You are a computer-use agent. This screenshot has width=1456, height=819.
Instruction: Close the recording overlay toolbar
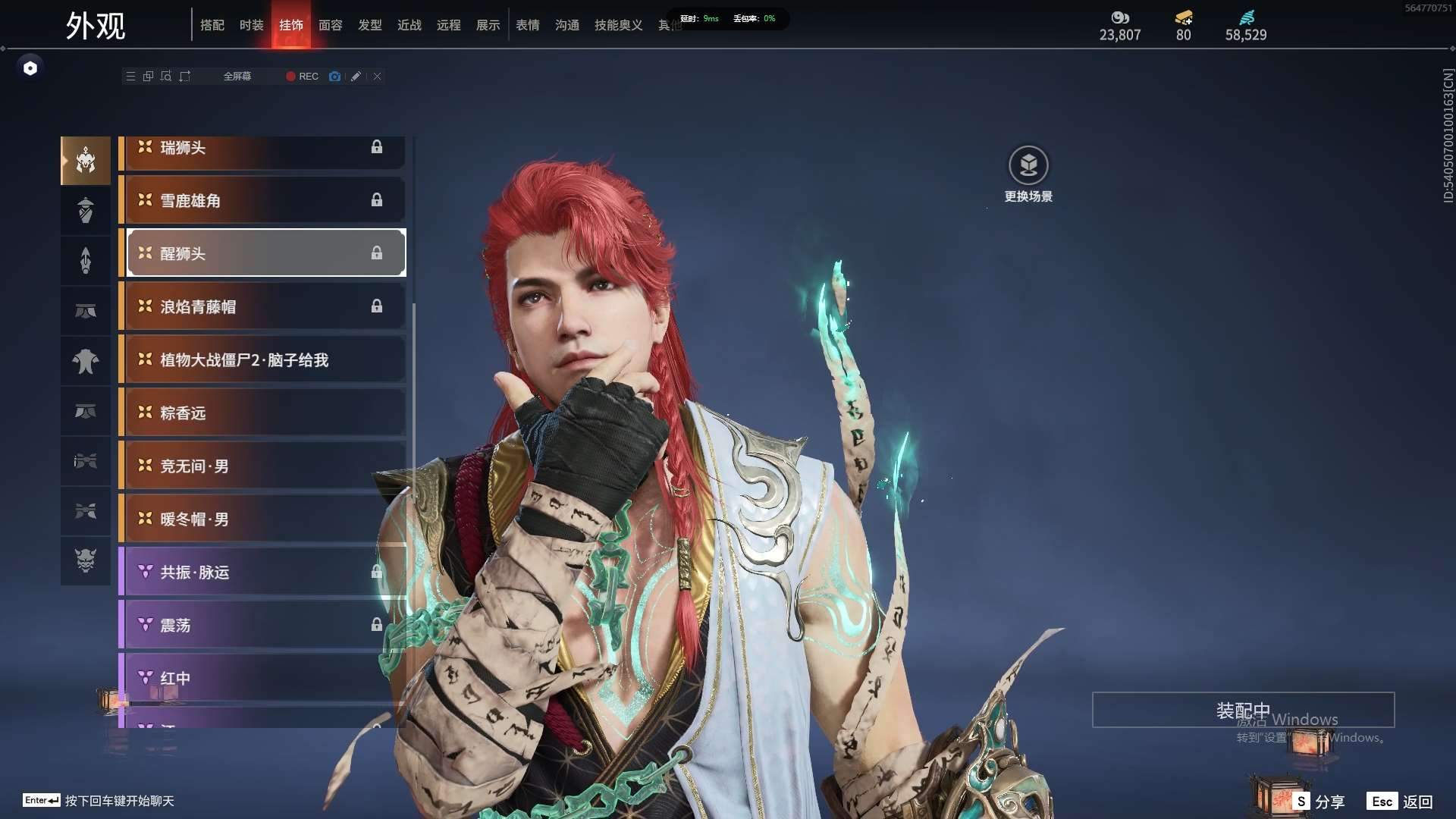click(377, 77)
